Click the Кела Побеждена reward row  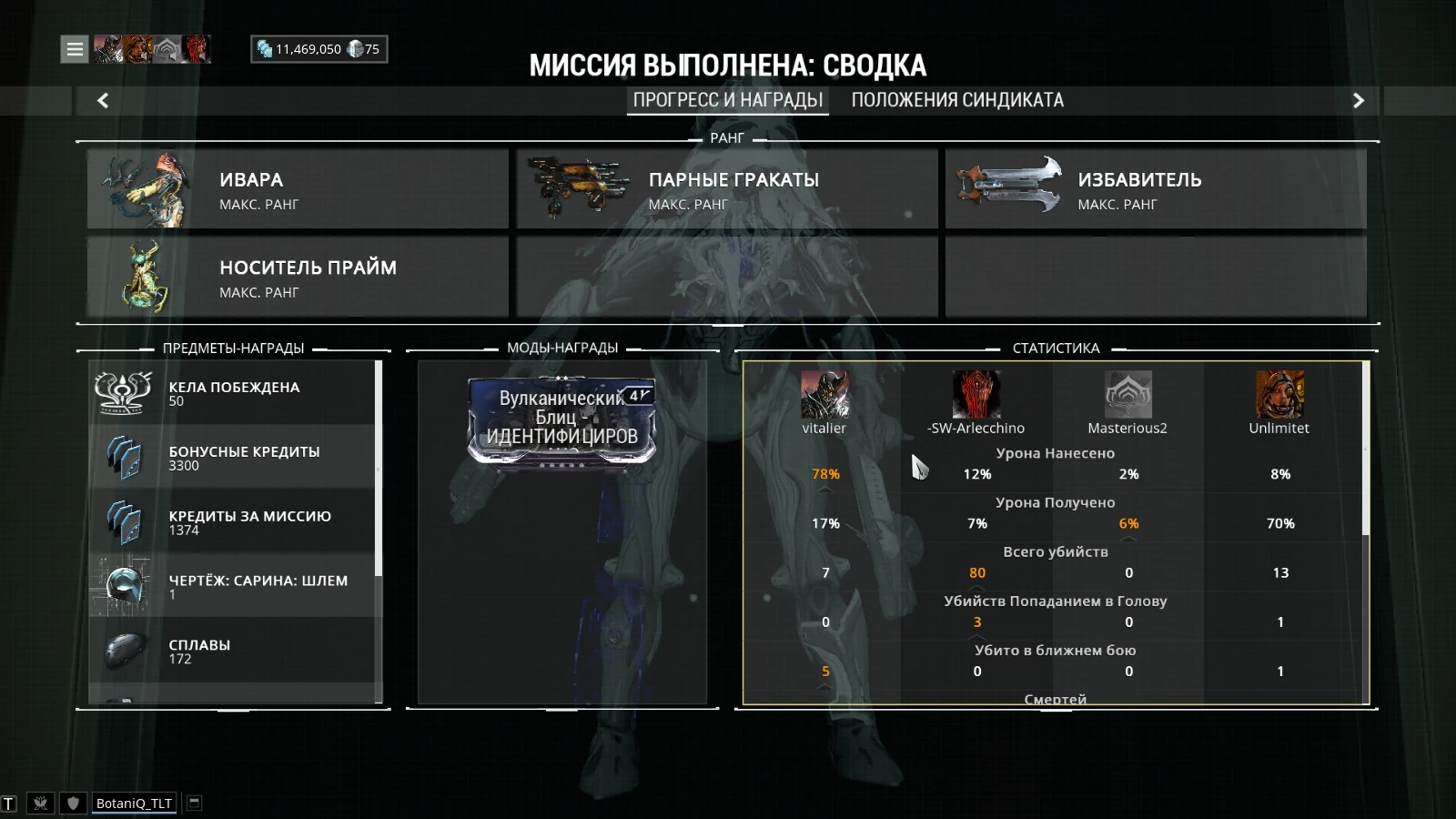(x=233, y=393)
